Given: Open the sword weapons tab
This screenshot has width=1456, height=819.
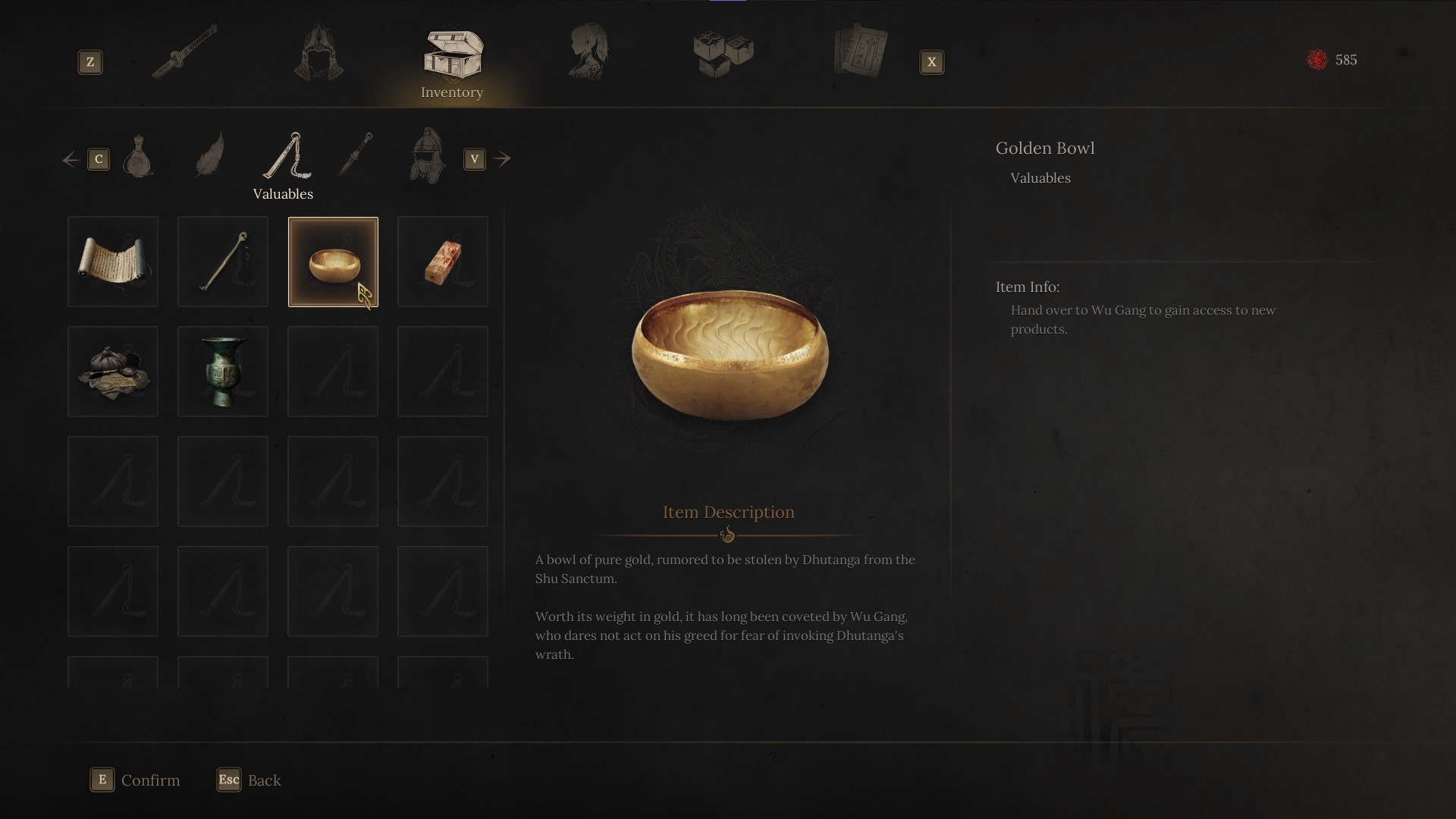Looking at the screenshot, I should 184,52.
